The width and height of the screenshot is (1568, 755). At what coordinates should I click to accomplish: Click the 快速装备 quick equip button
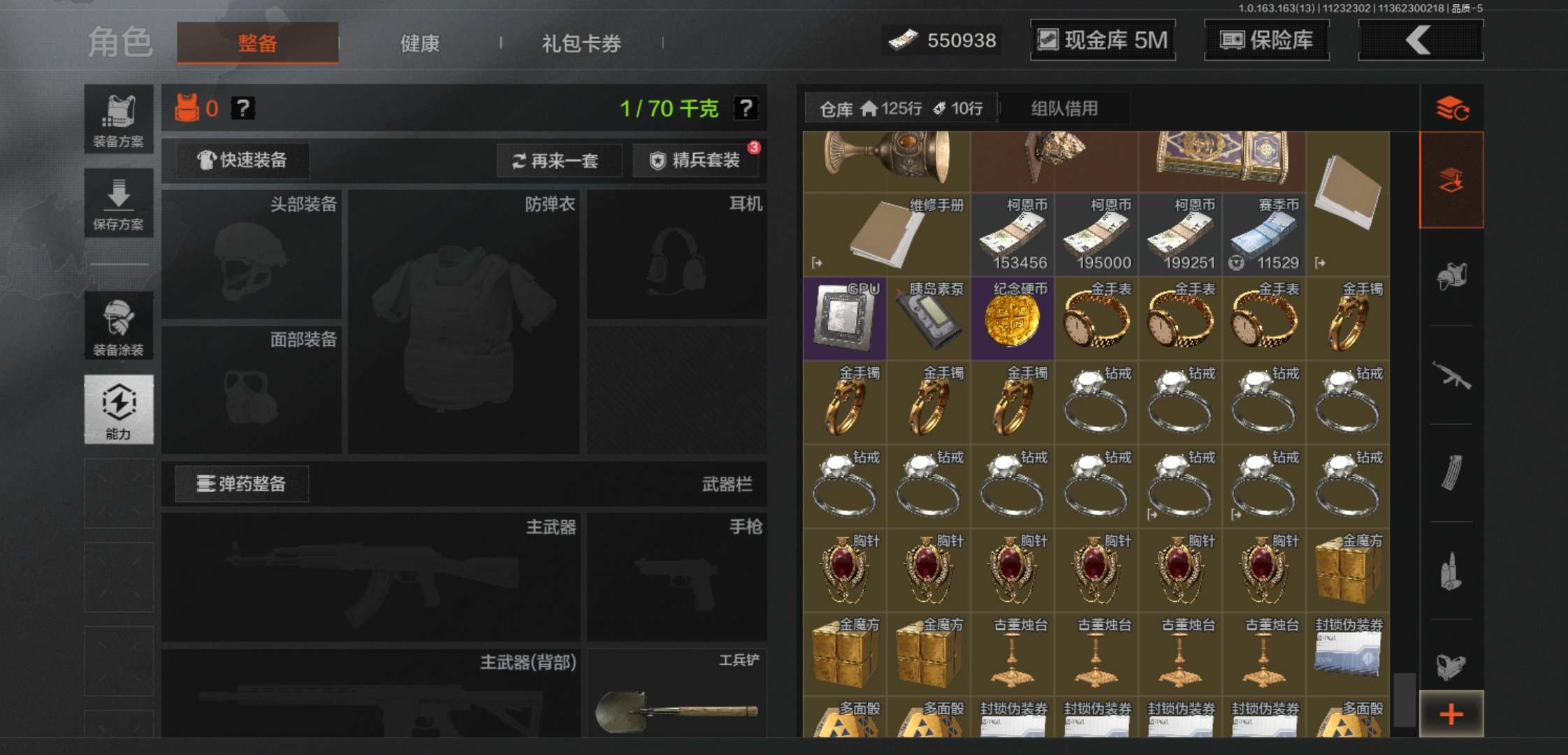[243, 160]
